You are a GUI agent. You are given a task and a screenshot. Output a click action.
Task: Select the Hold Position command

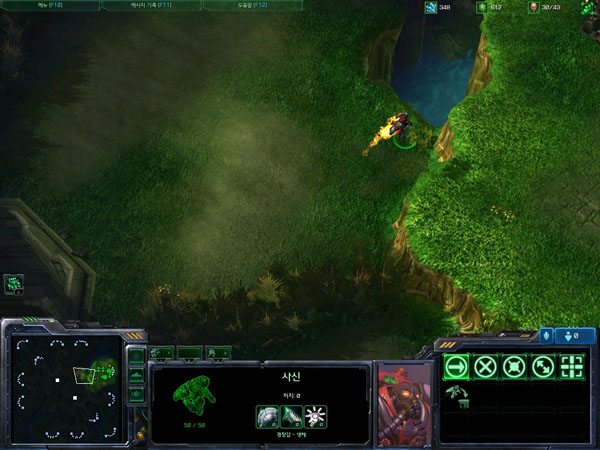(514, 366)
